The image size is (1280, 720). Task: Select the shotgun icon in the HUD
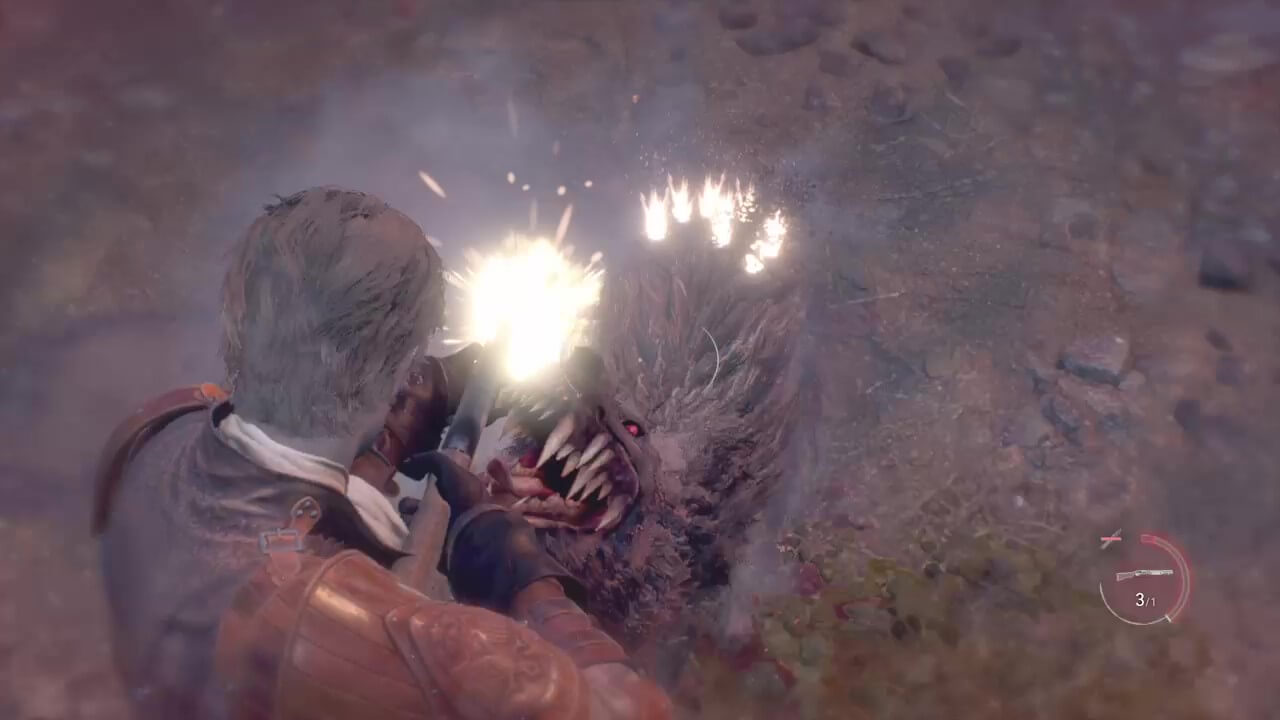pyautogui.click(x=1144, y=573)
